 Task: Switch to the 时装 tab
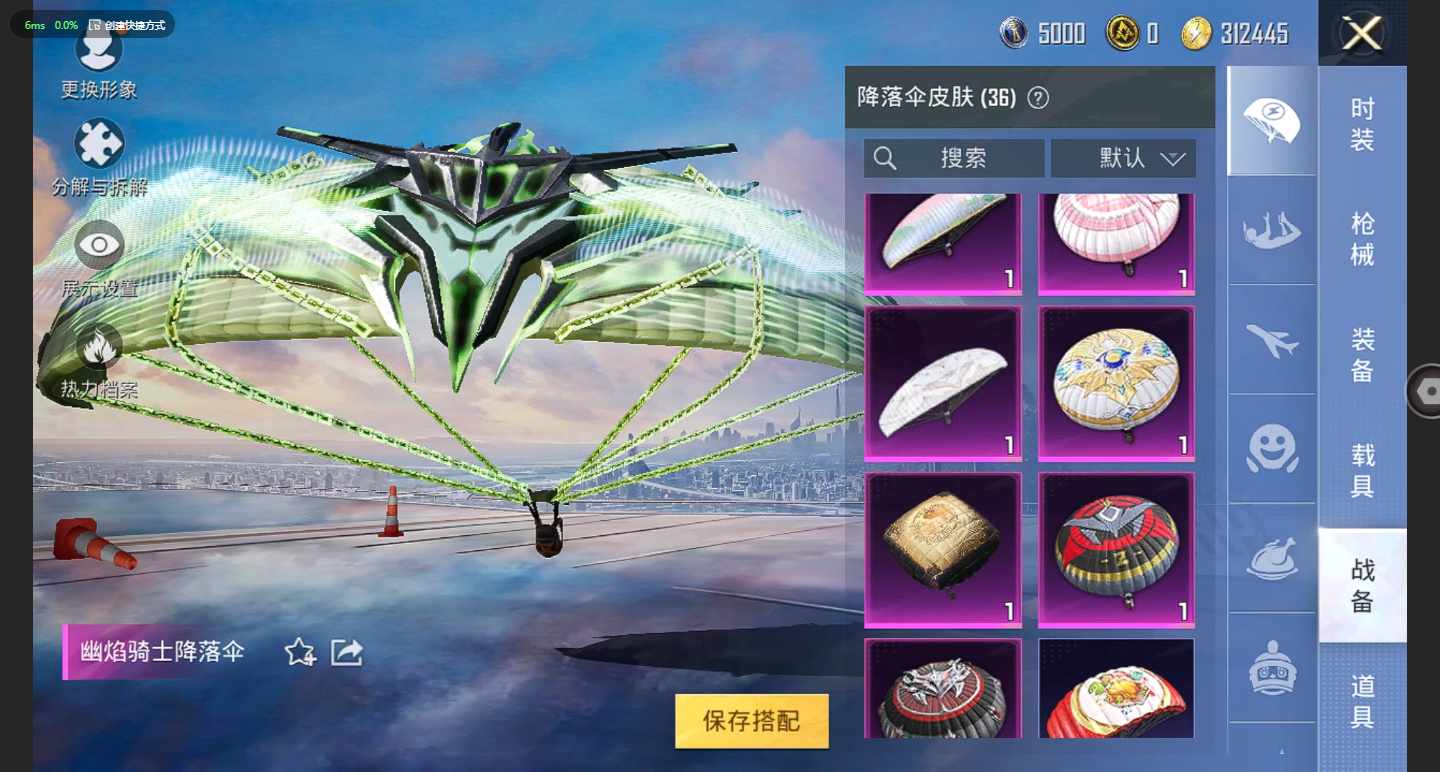(x=1362, y=124)
